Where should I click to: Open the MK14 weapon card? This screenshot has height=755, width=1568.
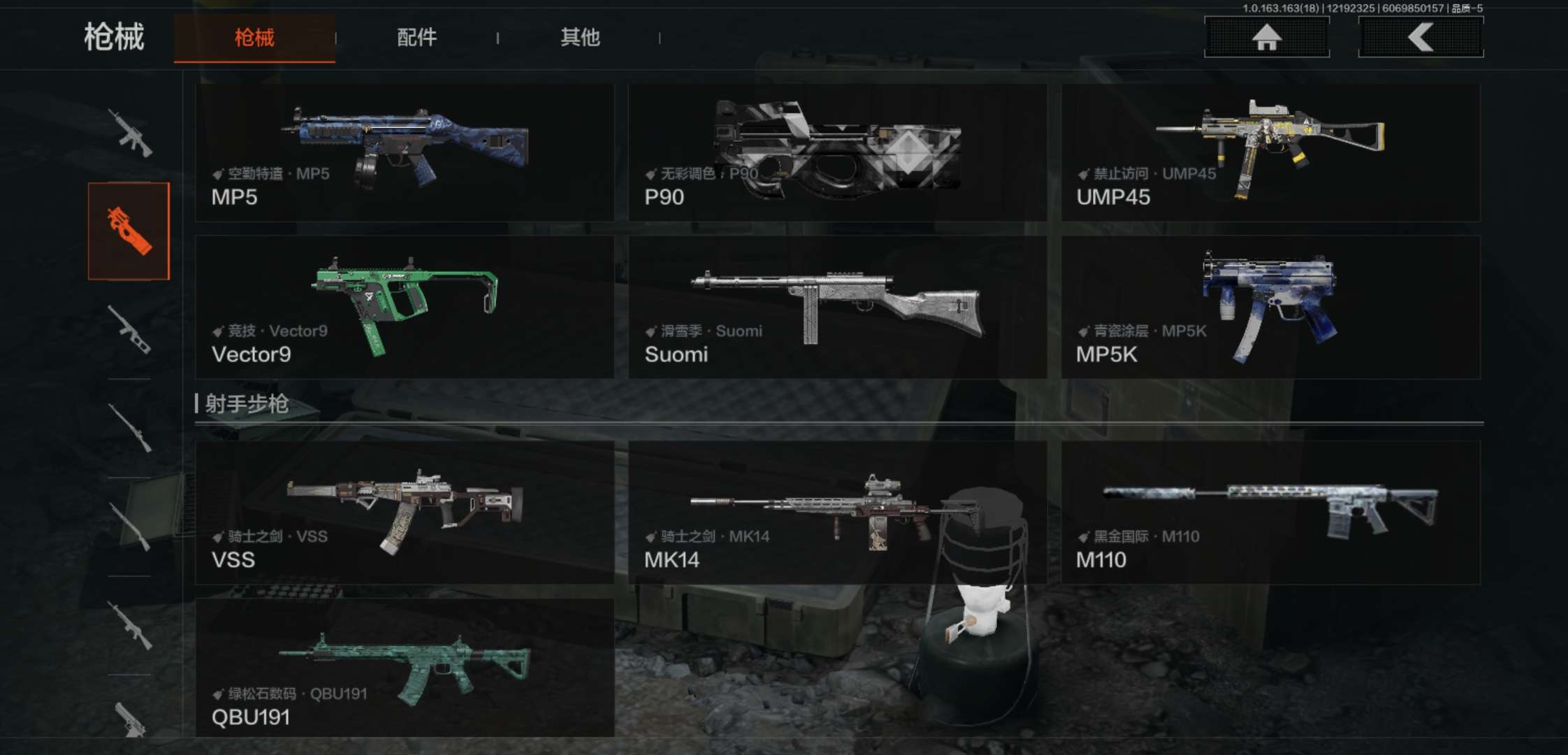coord(837,512)
